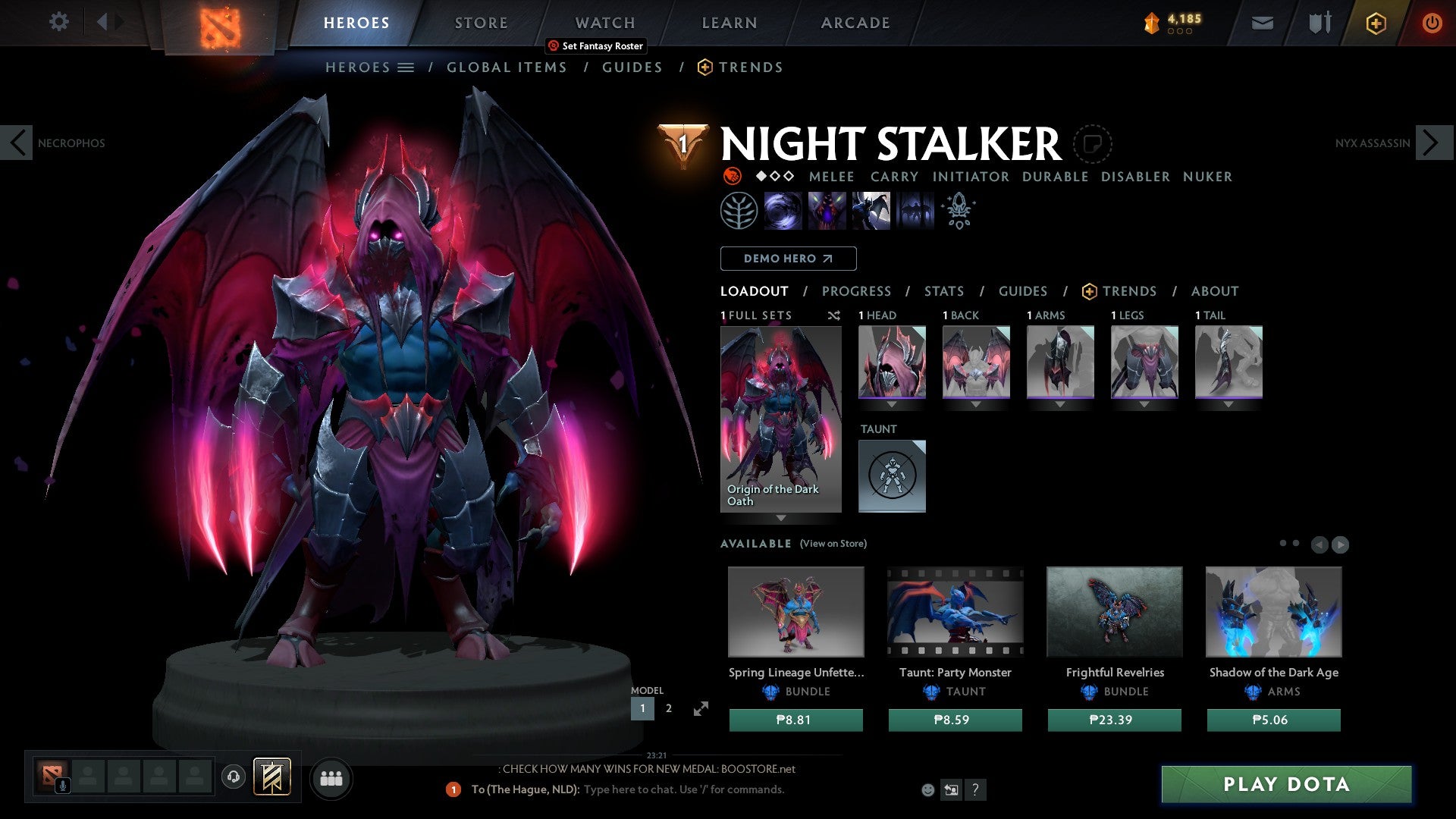Expand the HEAD item slot dropdown arrow
The height and width of the screenshot is (819, 1456).
click(x=893, y=403)
